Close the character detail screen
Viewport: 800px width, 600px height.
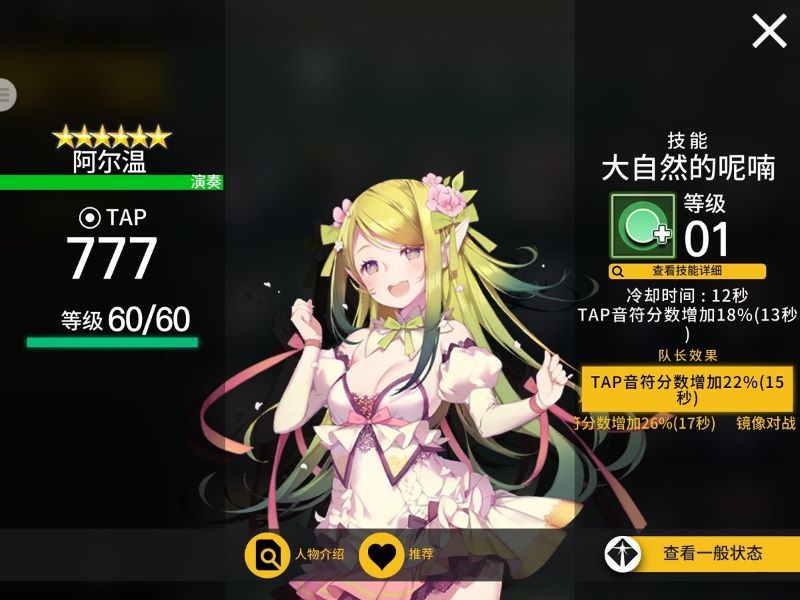point(769,32)
